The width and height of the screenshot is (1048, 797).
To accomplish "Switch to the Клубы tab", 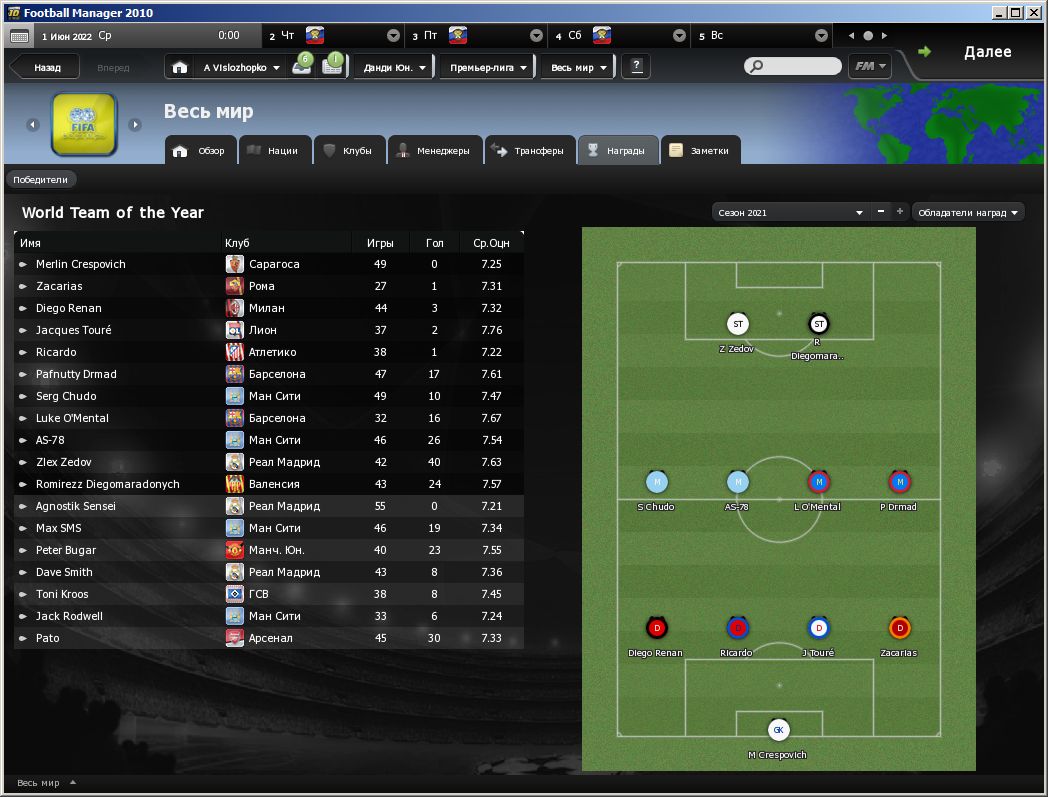I will click(347, 151).
